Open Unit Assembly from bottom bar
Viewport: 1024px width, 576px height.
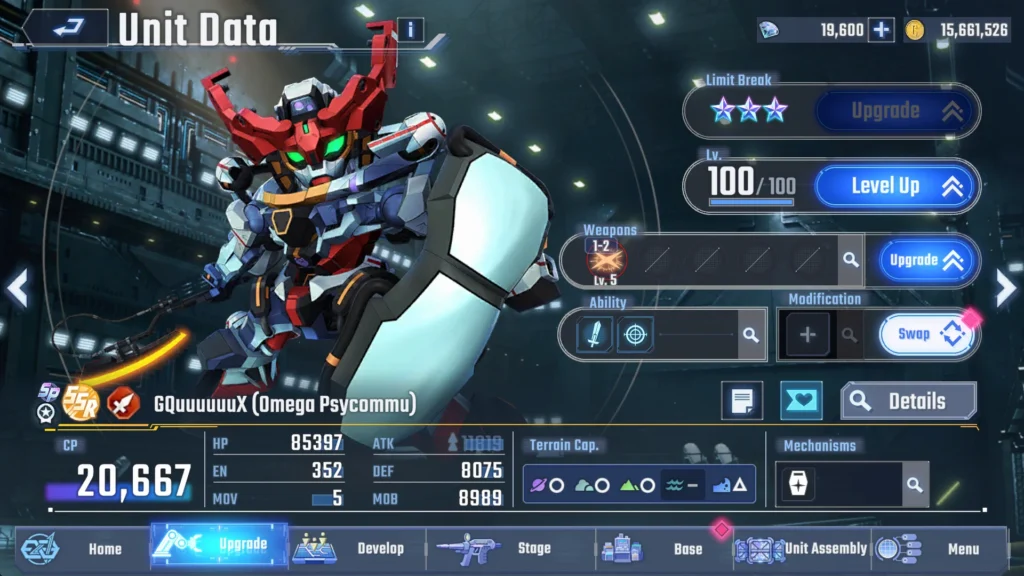coord(803,548)
